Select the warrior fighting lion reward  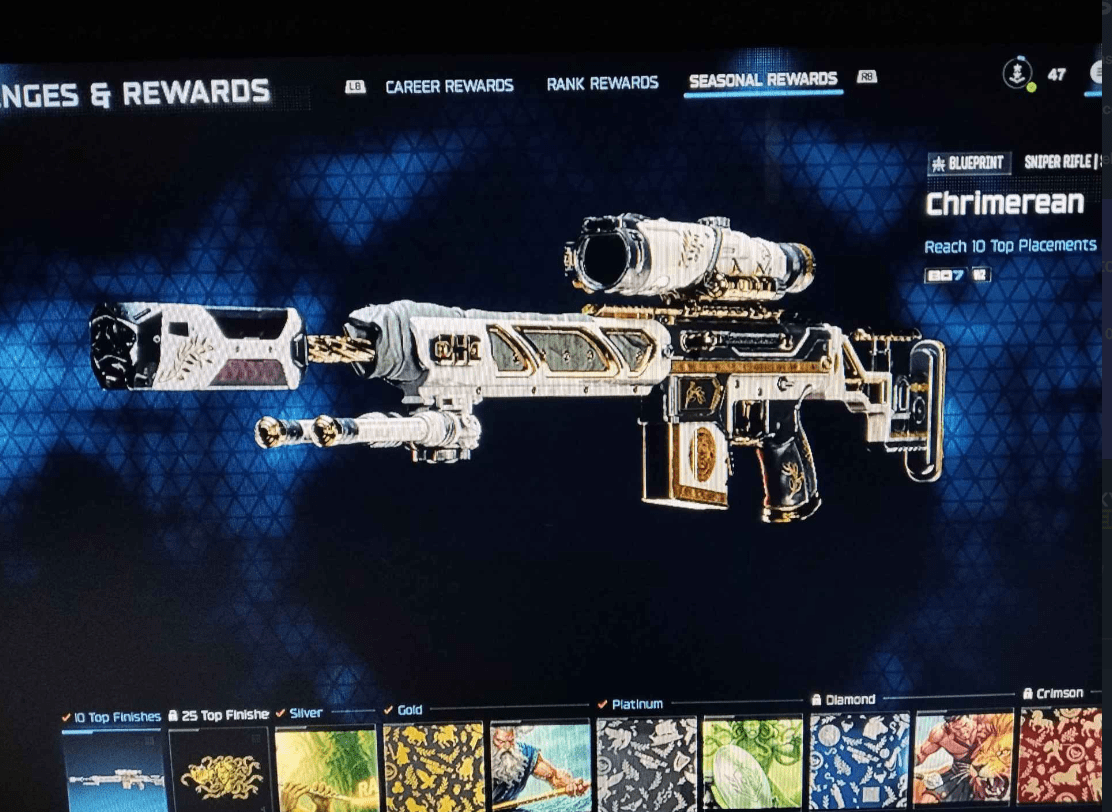pos(964,757)
